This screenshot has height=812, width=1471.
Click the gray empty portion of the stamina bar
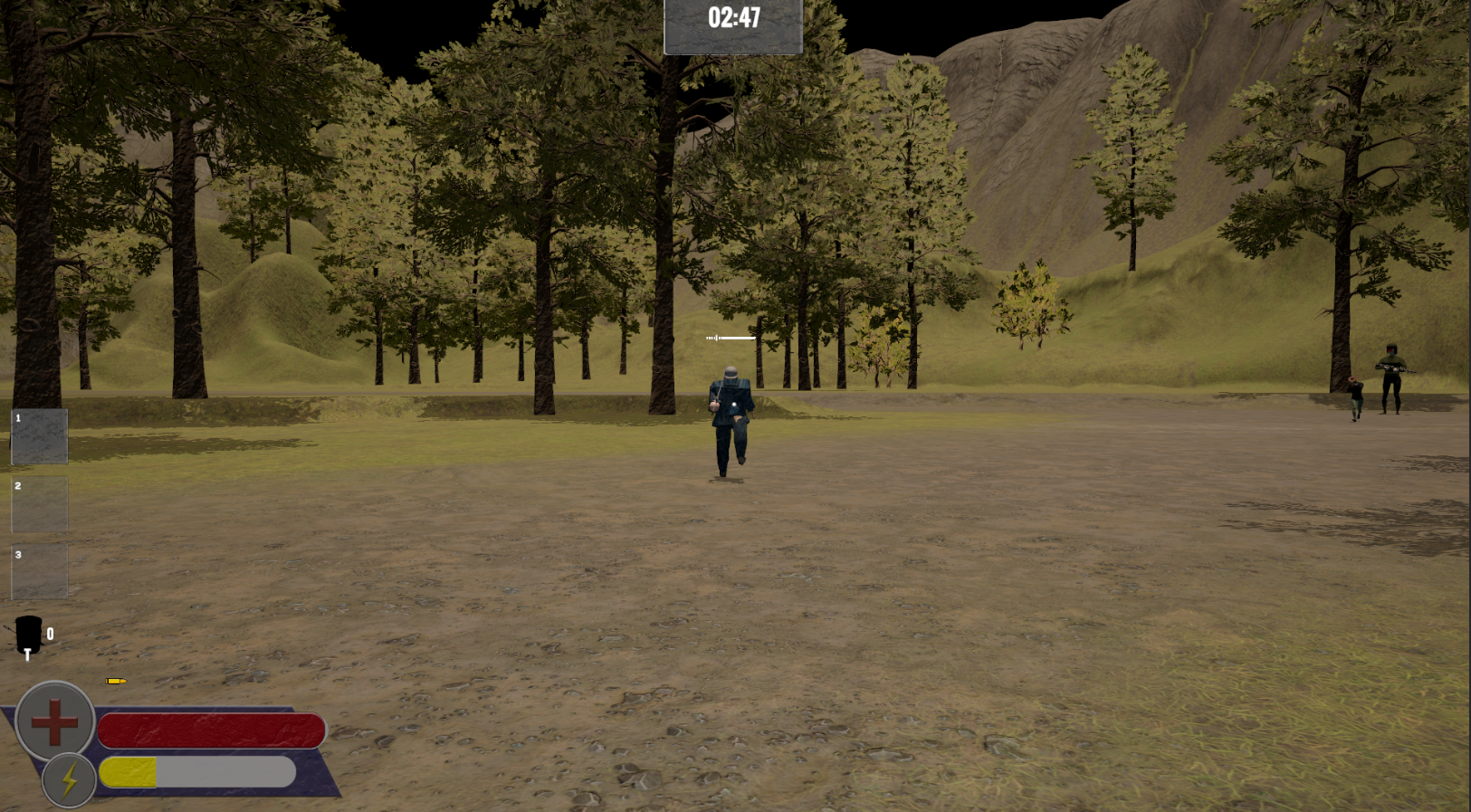[226, 772]
